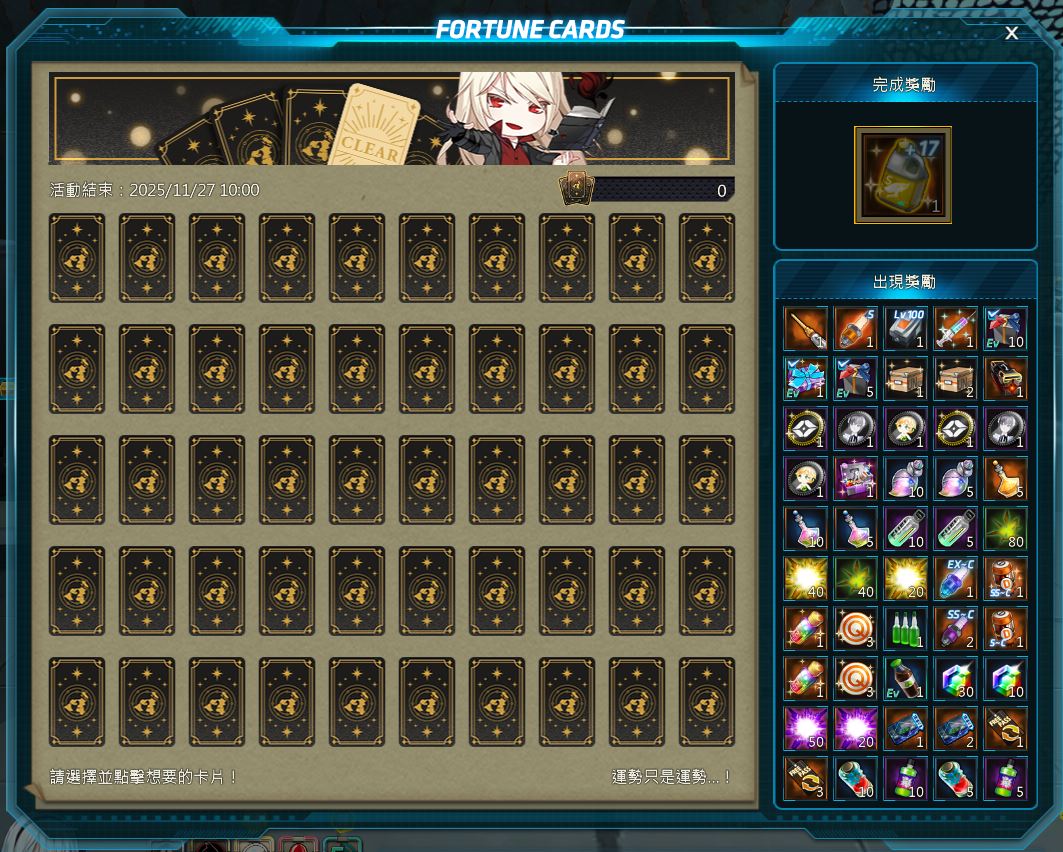Click the Ev cola bottle reward
This screenshot has width=1063, height=852.
pos(905,678)
